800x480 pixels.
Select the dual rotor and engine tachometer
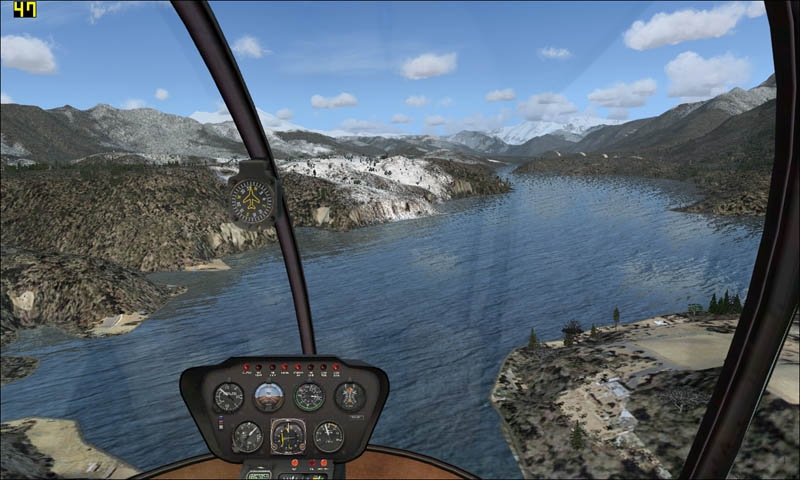click(349, 396)
